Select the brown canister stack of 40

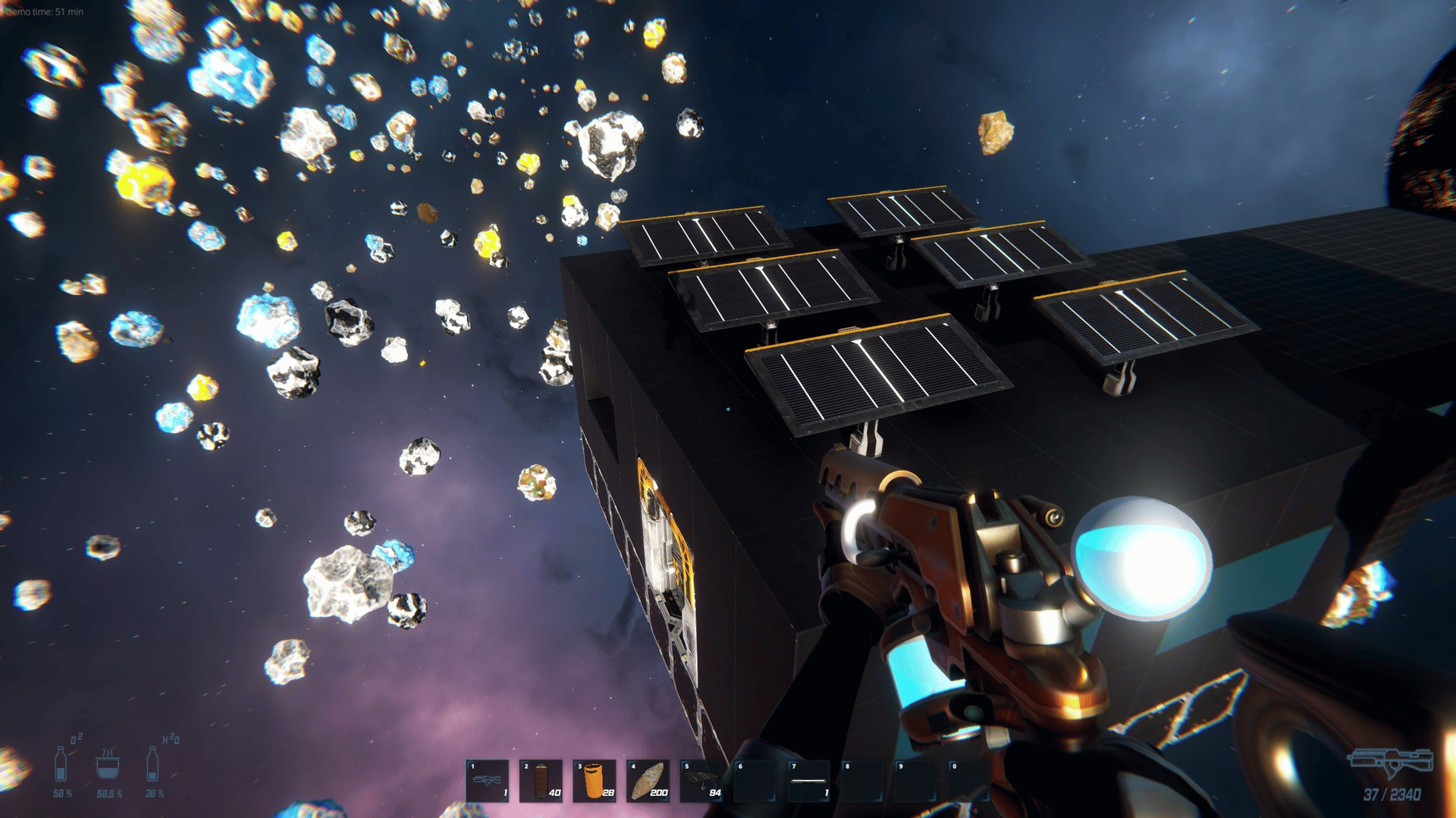click(x=541, y=780)
